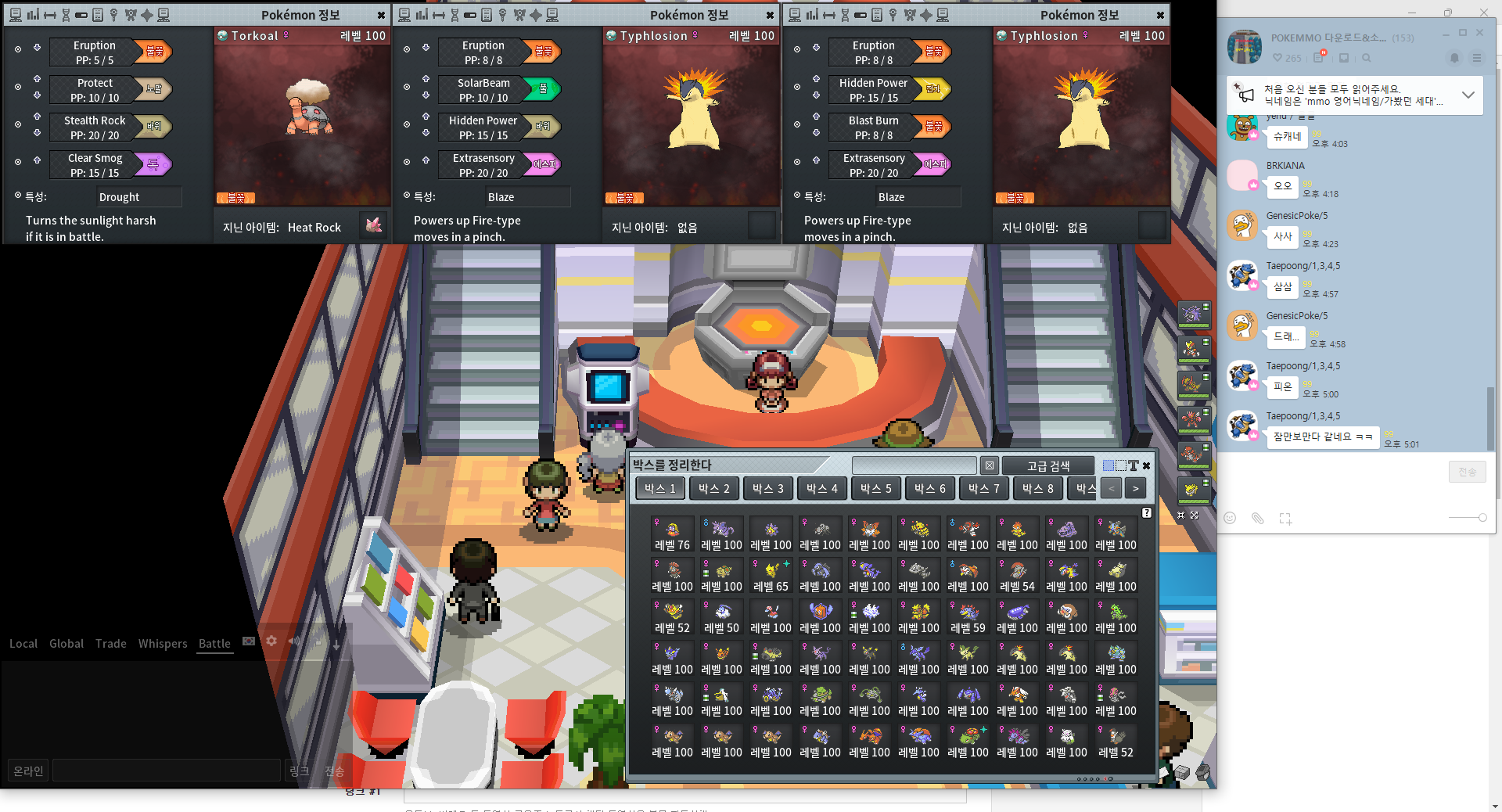The image size is (1502, 812).
Task: Expand the pinned notice in the messenger chat
Action: click(x=1468, y=95)
